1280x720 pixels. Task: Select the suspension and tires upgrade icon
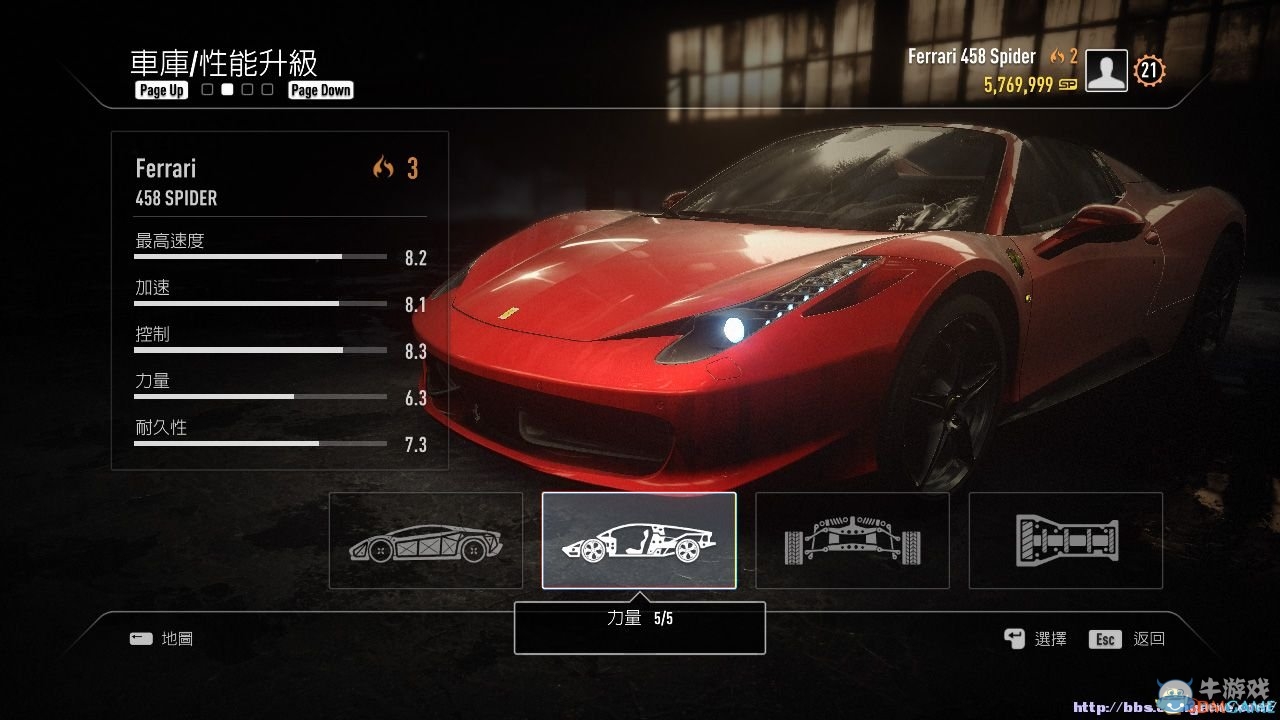coord(852,540)
